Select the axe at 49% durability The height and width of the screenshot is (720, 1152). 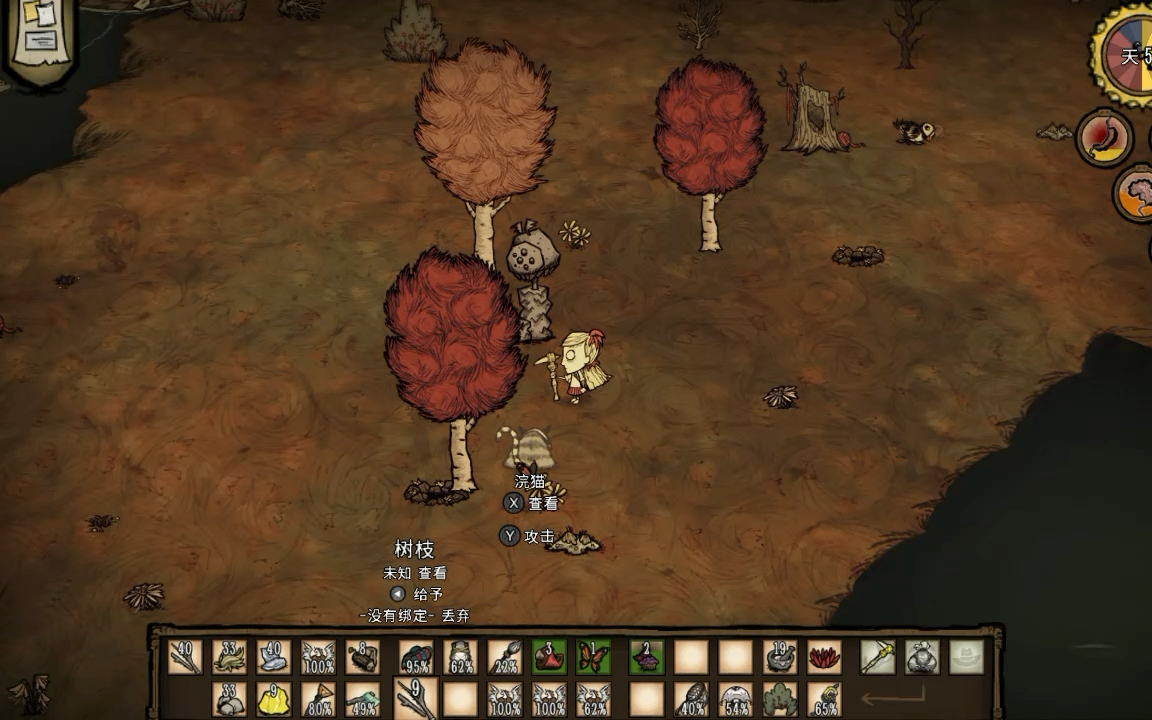pyautogui.click(x=362, y=698)
